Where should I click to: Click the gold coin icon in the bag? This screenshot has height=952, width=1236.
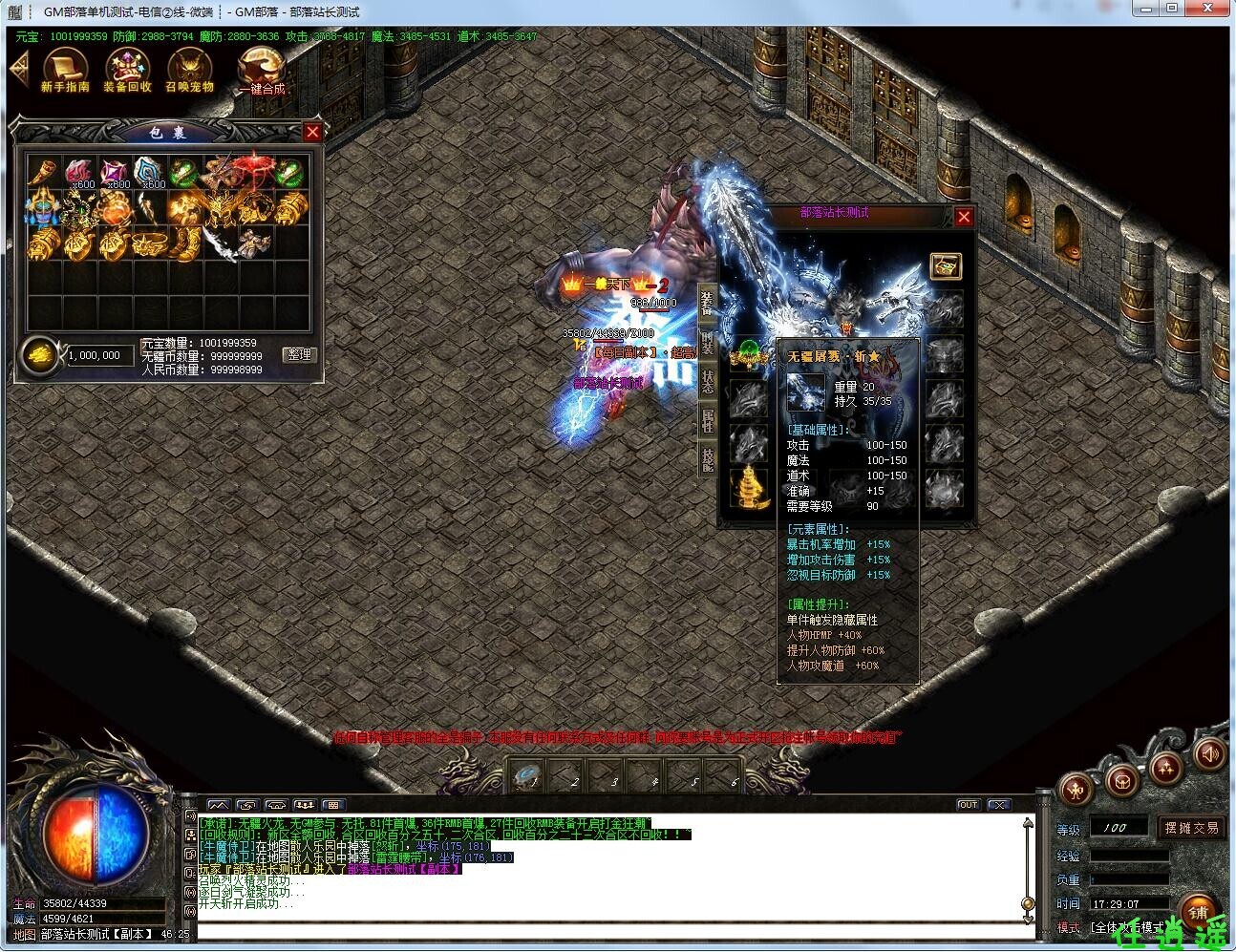coord(40,354)
